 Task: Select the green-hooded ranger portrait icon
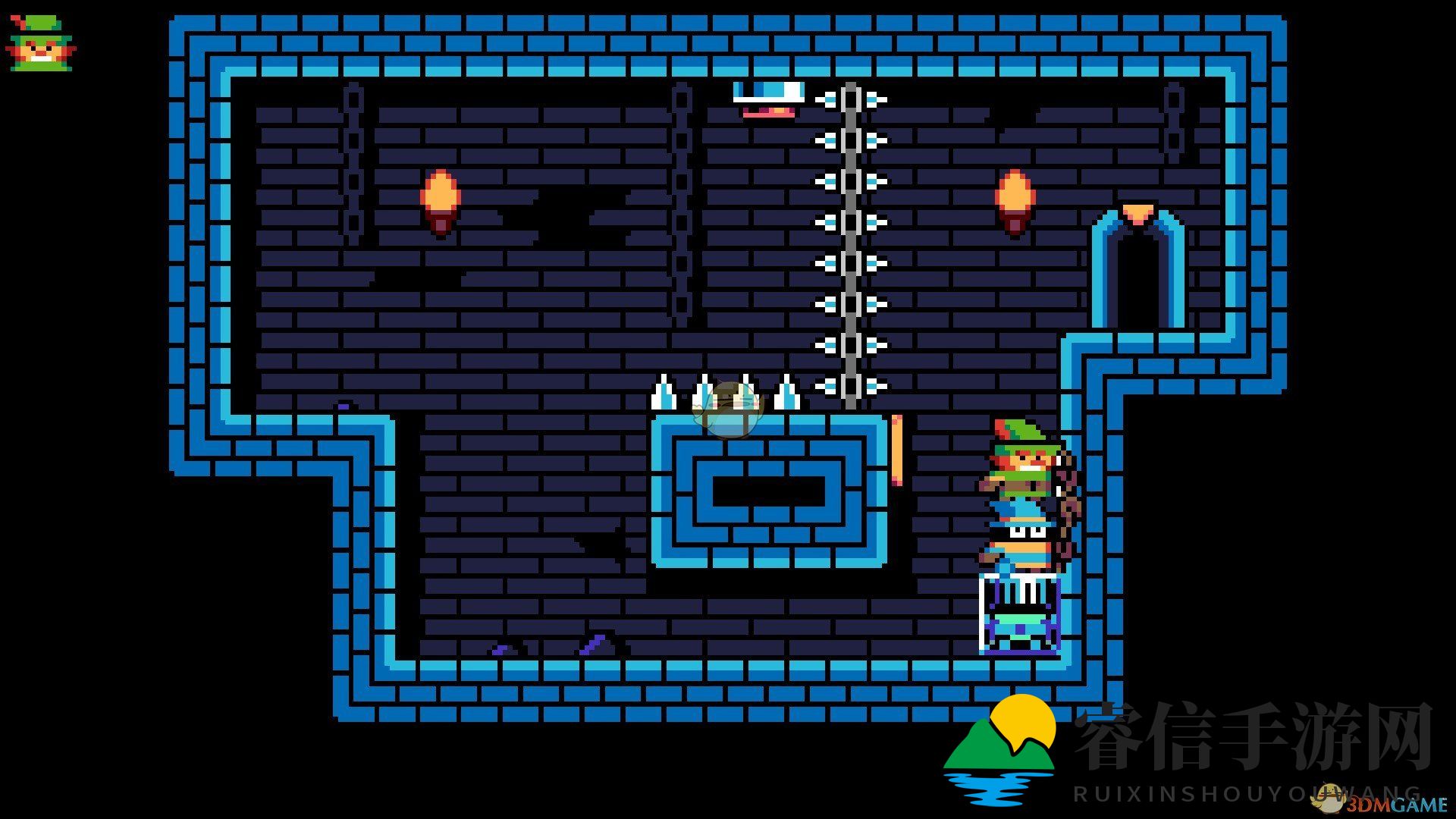[42, 43]
